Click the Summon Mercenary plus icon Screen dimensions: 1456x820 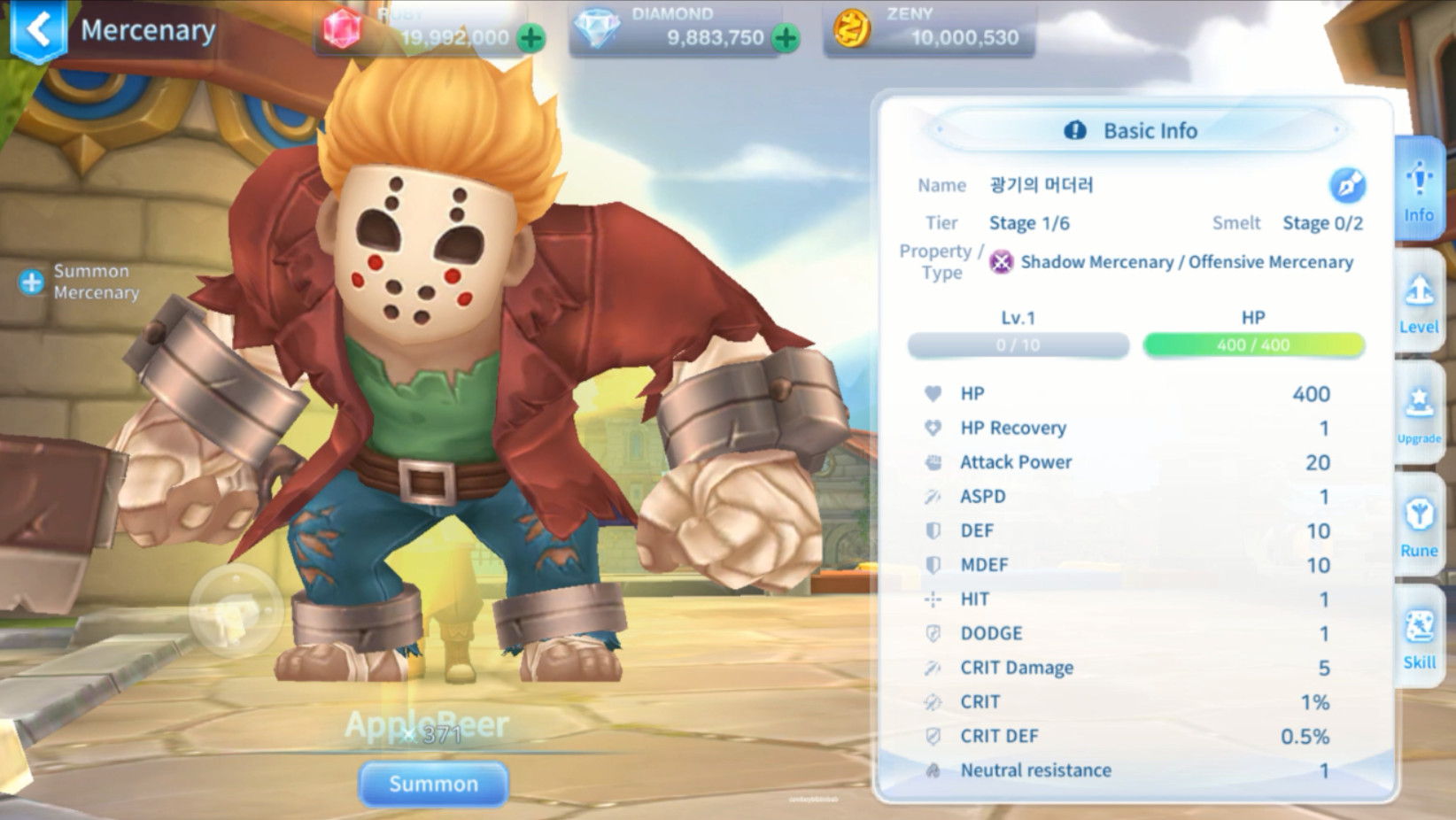32,282
